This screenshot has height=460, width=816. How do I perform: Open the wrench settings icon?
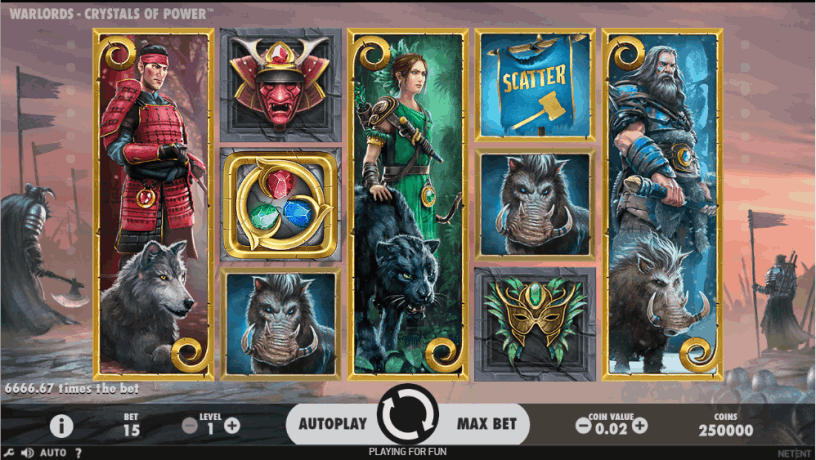coord(9,453)
